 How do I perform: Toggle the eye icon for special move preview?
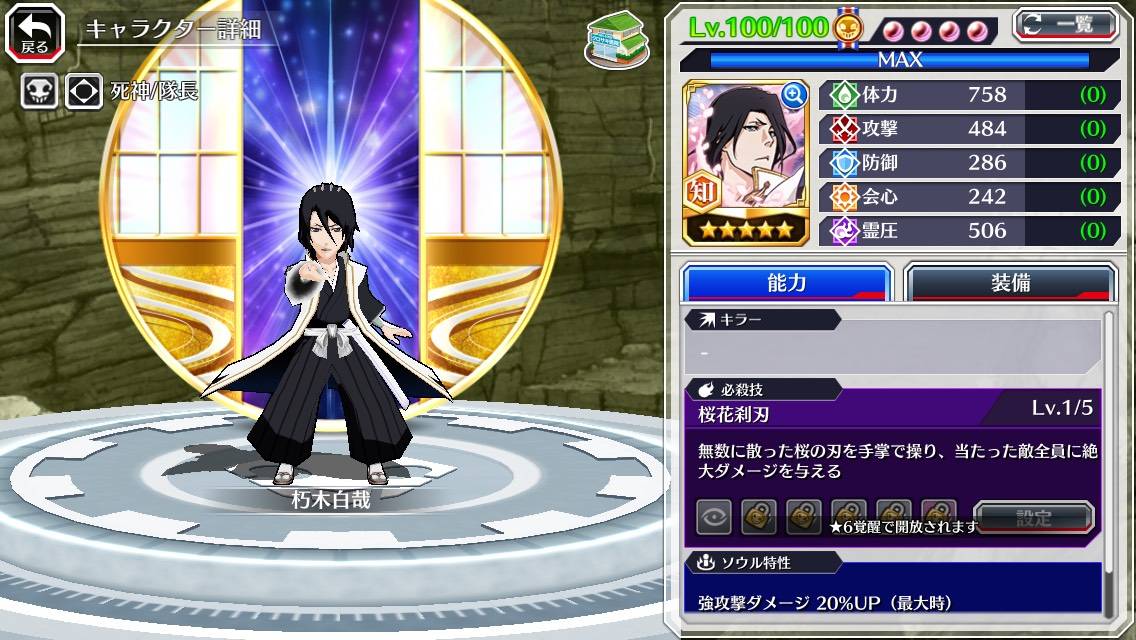(x=714, y=518)
